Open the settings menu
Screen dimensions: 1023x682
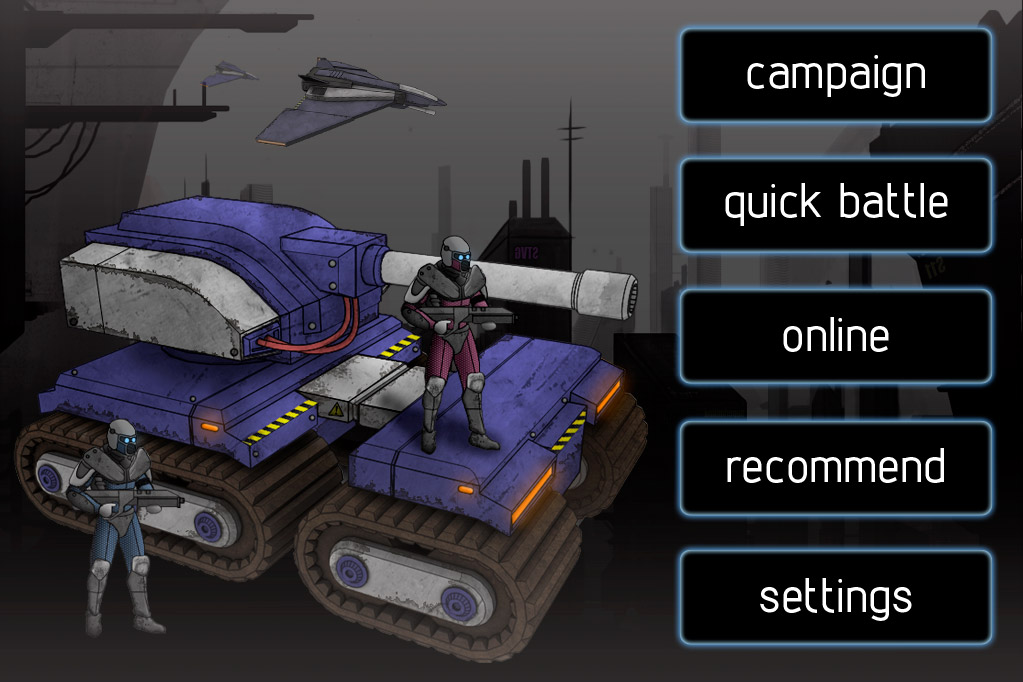pos(835,597)
